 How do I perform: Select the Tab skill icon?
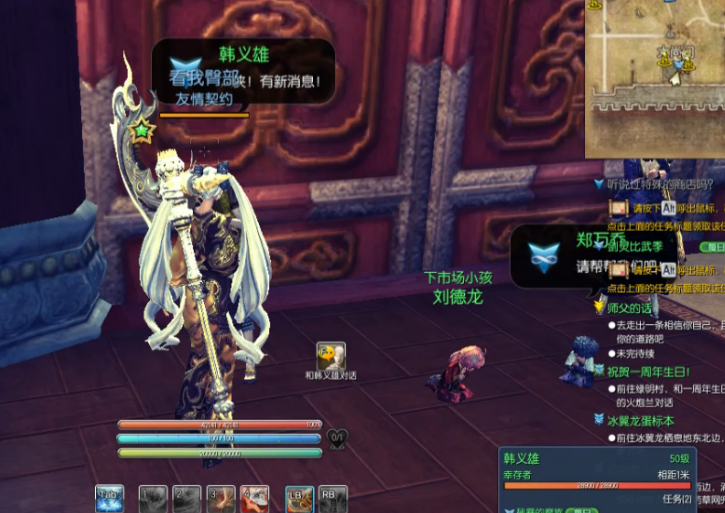click(x=109, y=498)
